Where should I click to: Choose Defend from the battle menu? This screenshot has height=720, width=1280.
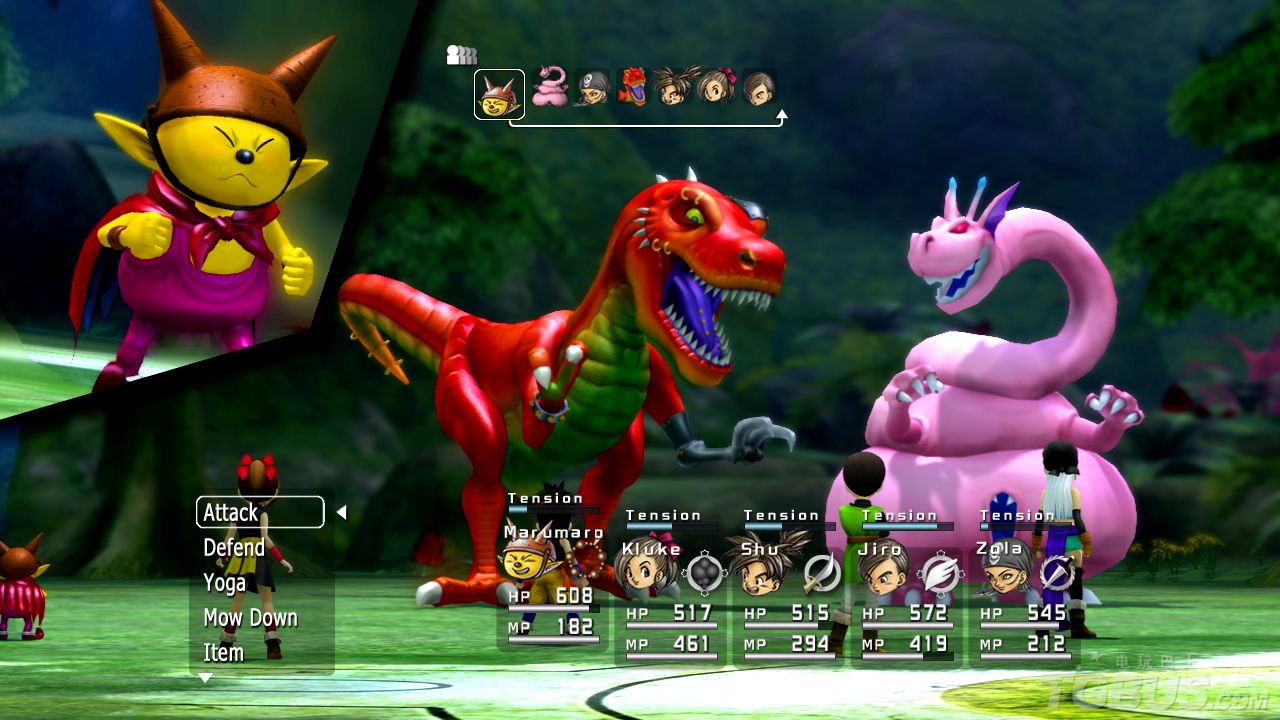(x=234, y=548)
